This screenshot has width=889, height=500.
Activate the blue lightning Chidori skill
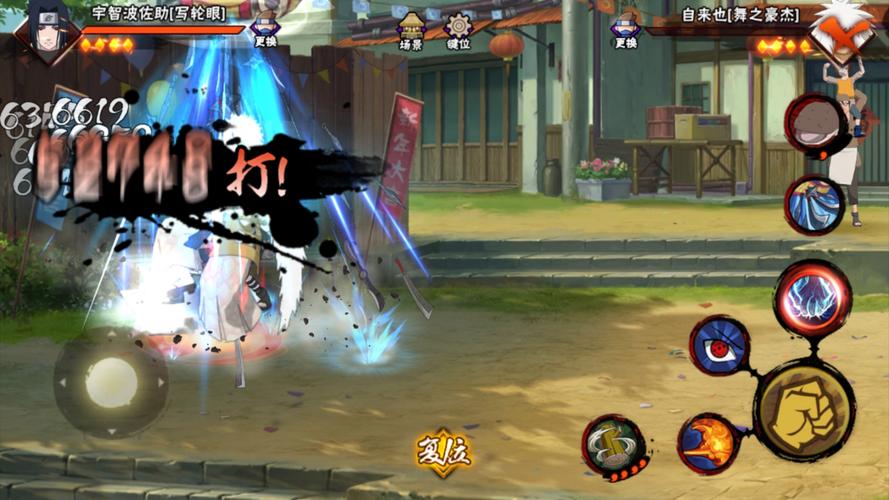(x=812, y=299)
